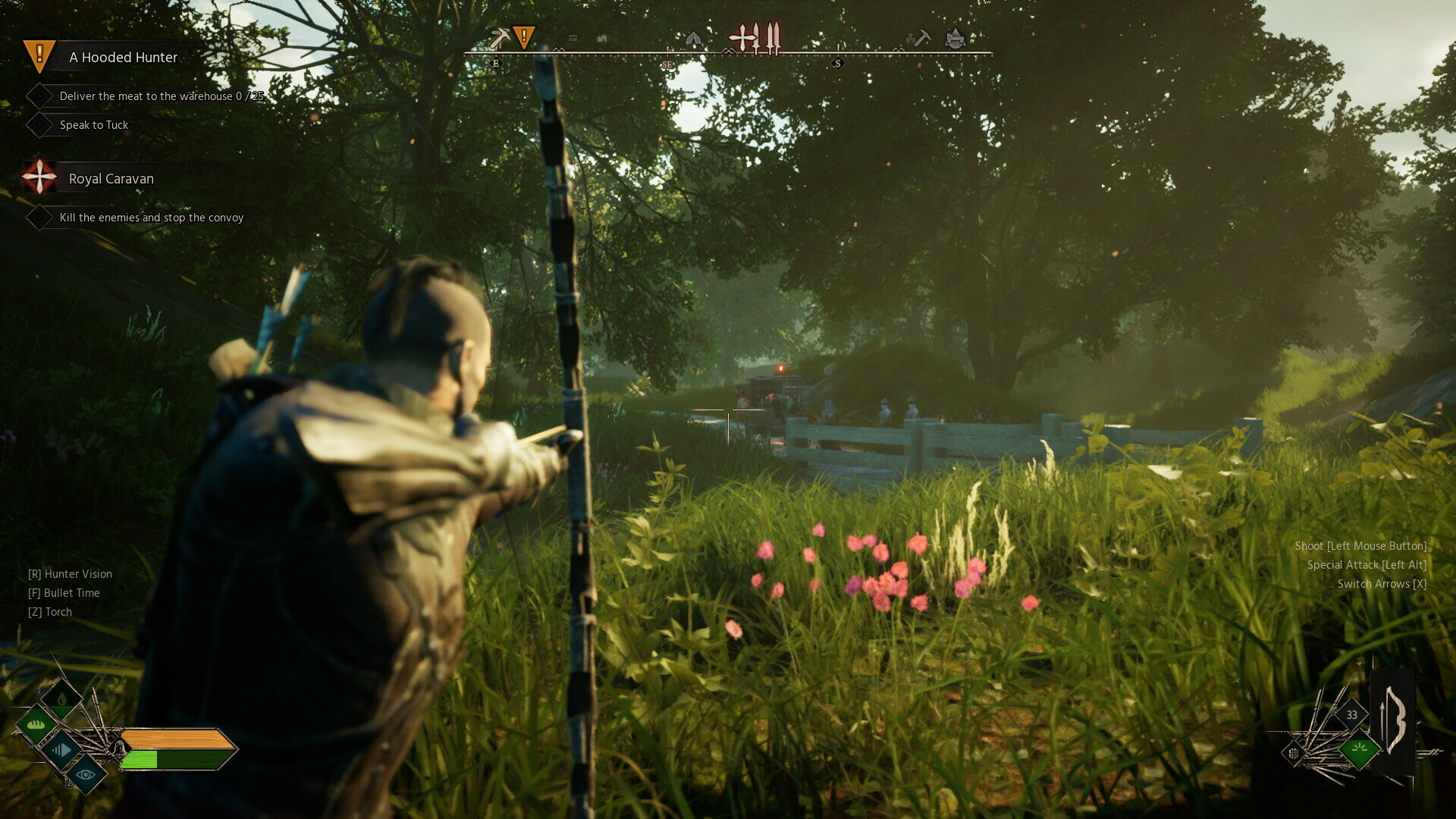Viewport: 1456px width, 819px height.
Task: Click the water drop thirst icon
Action: point(60,699)
